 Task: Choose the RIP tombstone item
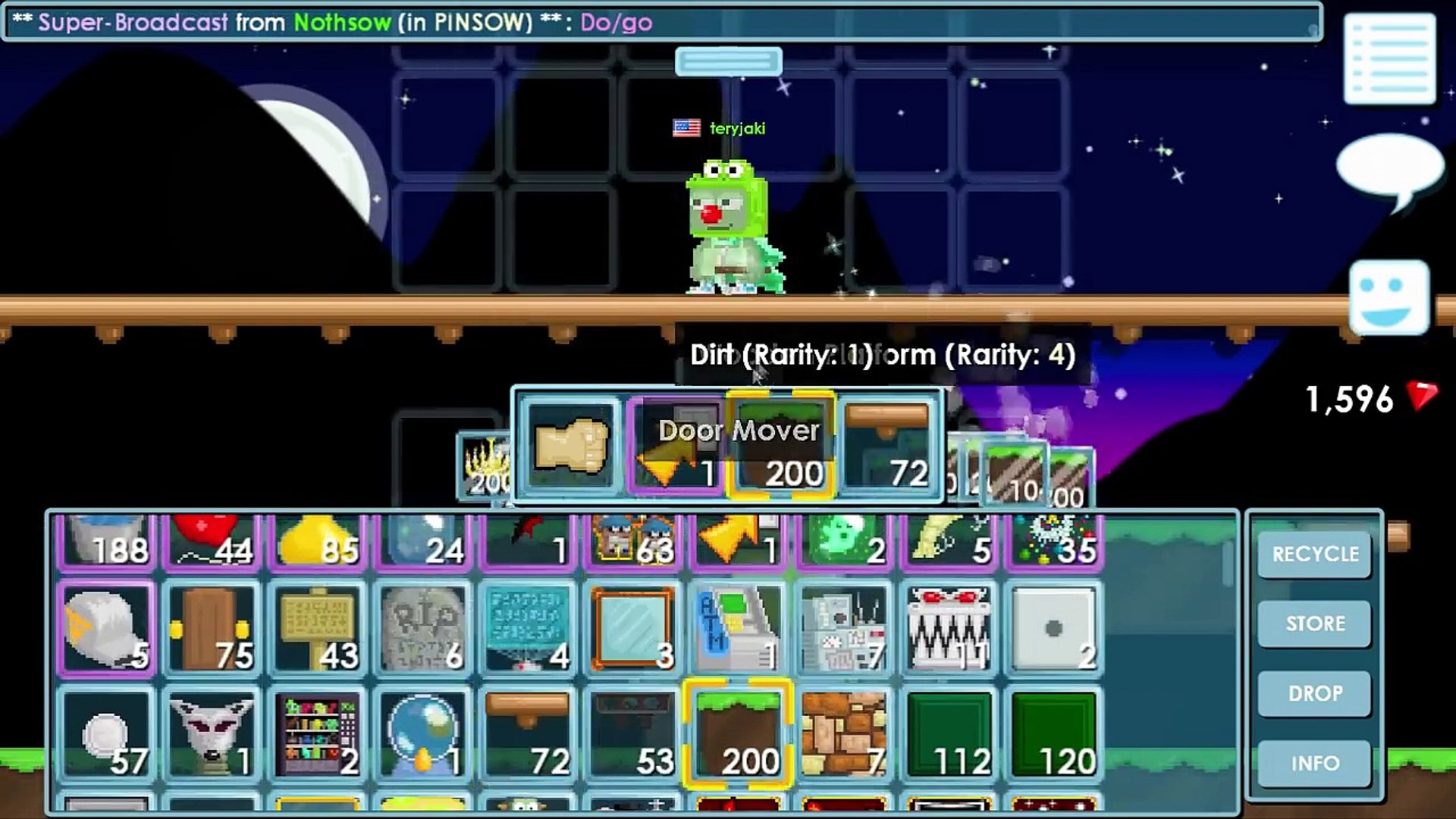coord(422,629)
